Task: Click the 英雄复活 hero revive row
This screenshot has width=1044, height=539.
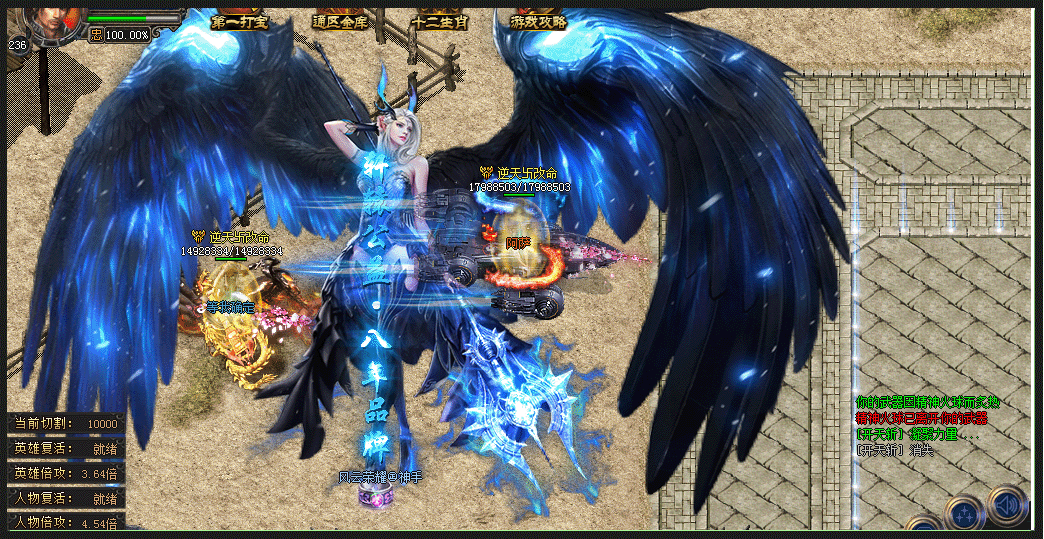Action: [x=66, y=449]
